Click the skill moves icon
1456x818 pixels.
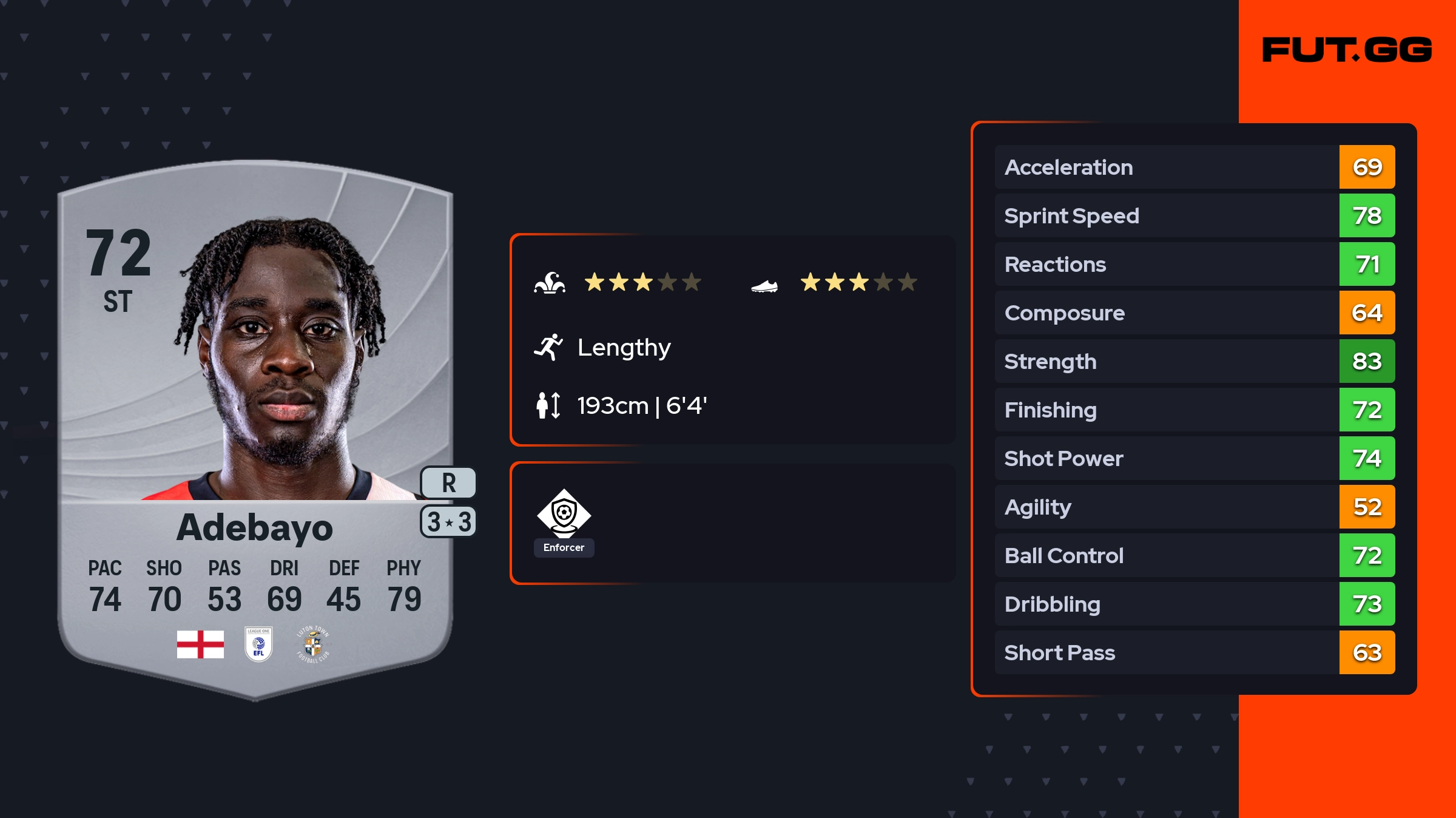pyautogui.click(x=550, y=283)
